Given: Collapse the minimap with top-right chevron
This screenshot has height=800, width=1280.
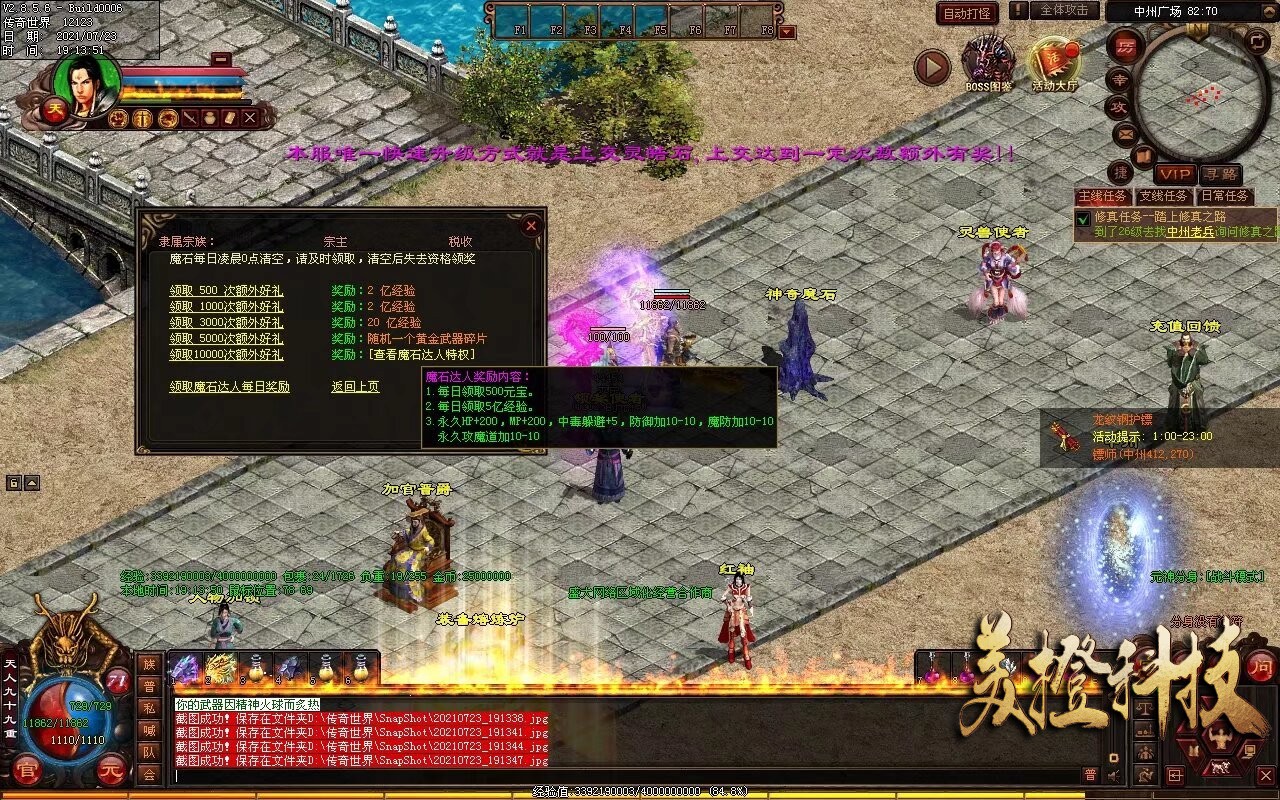Looking at the screenshot, I should pyautogui.click(x=1268, y=10).
